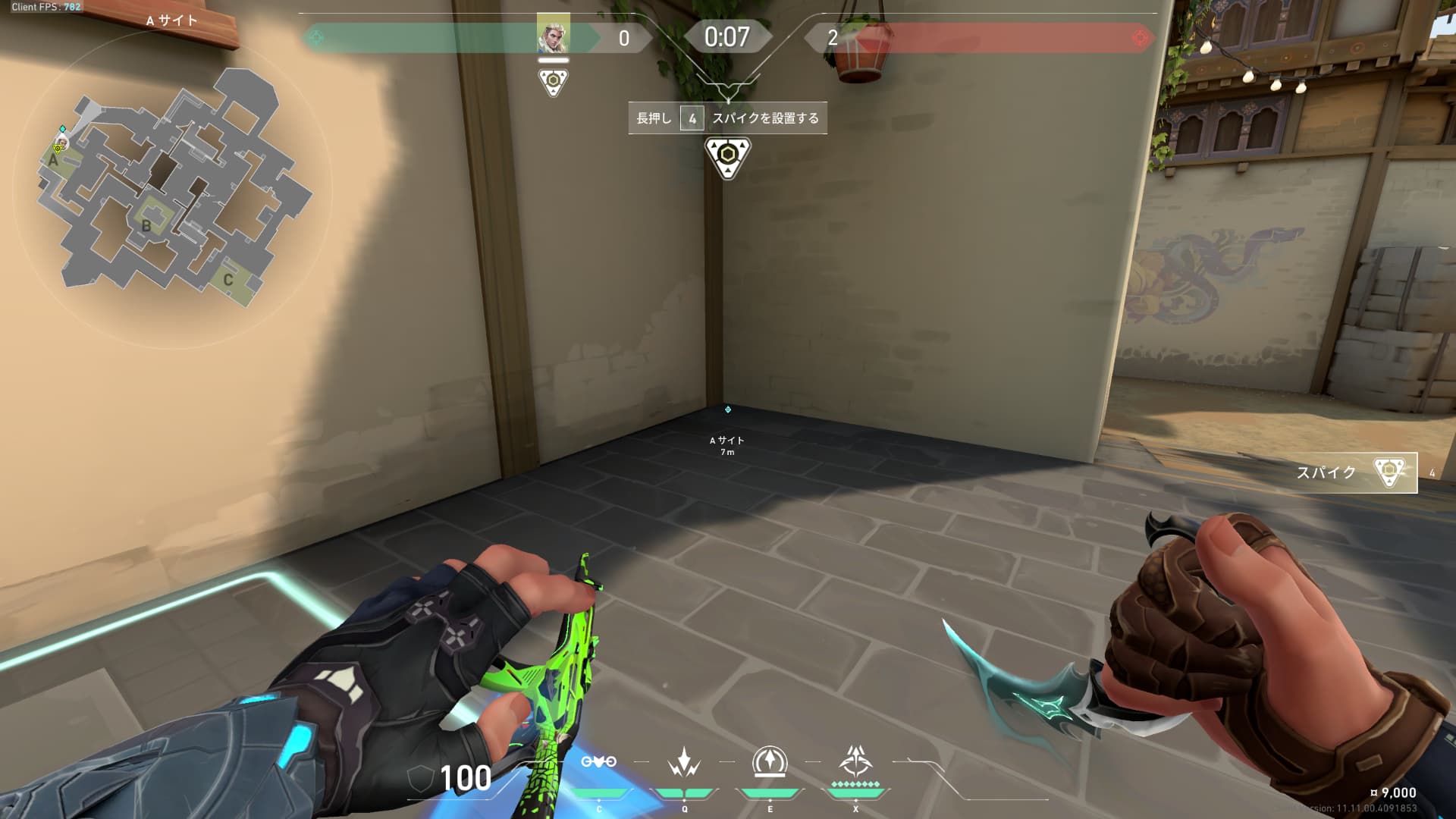Viewport: 1456px width, 819px height.
Task: Select the Shock Bolt ability icon
Action: pyautogui.click(x=684, y=762)
